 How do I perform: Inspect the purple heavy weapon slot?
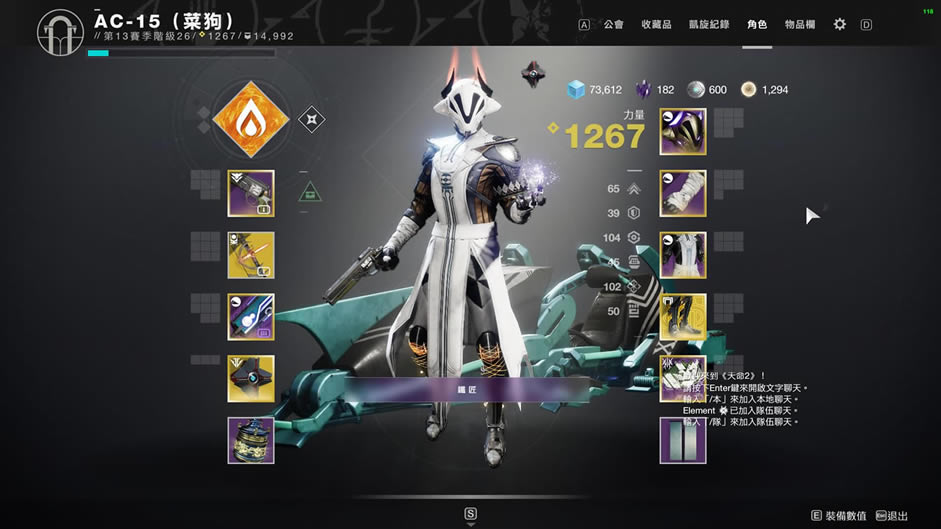(251, 317)
